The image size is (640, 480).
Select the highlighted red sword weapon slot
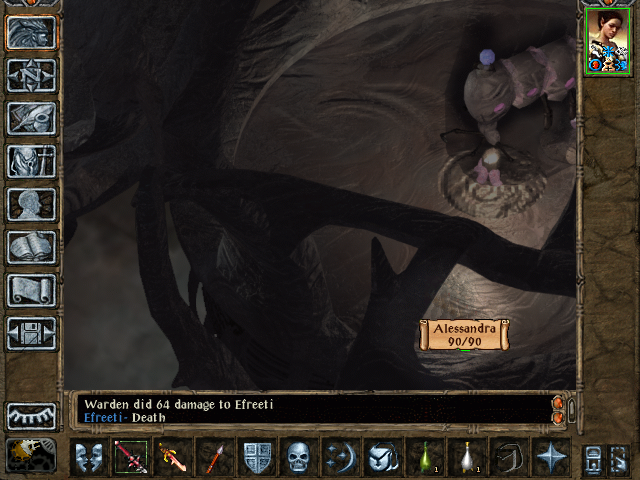(x=131, y=457)
